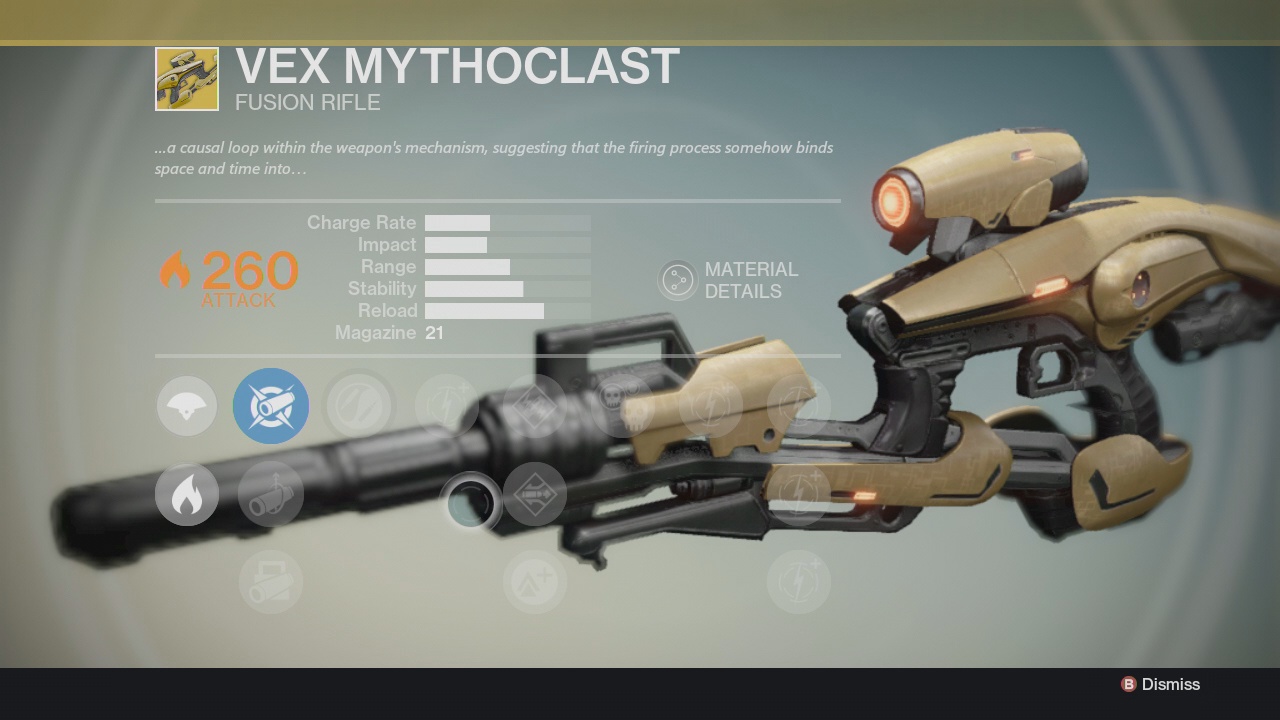Choose the white cone-shaped perk node
This screenshot has height=720, width=1280.
pyautogui.click(x=187, y=406)
